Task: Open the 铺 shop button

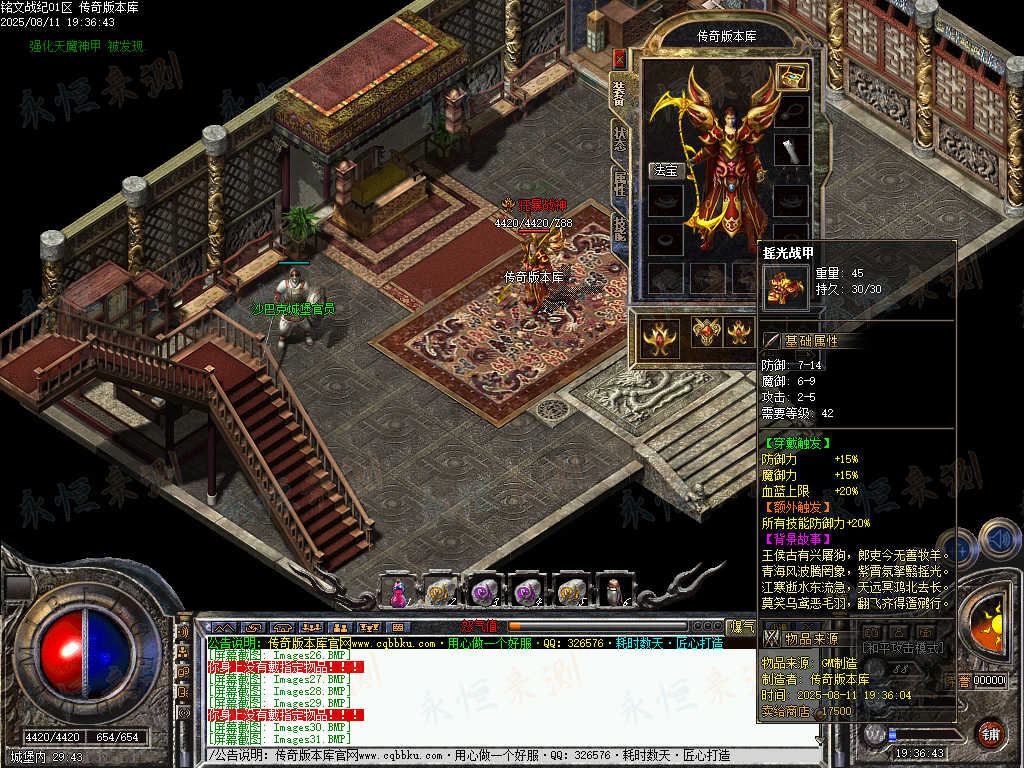Action: pyautogui.click(x=989, y=732)
